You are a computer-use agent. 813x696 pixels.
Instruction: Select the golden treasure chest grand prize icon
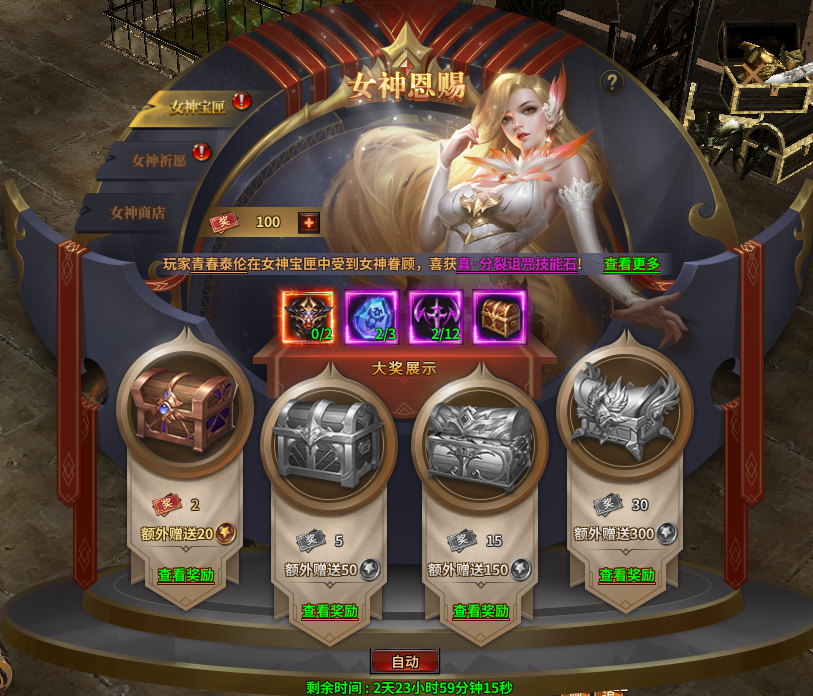[x=498, y=316]
